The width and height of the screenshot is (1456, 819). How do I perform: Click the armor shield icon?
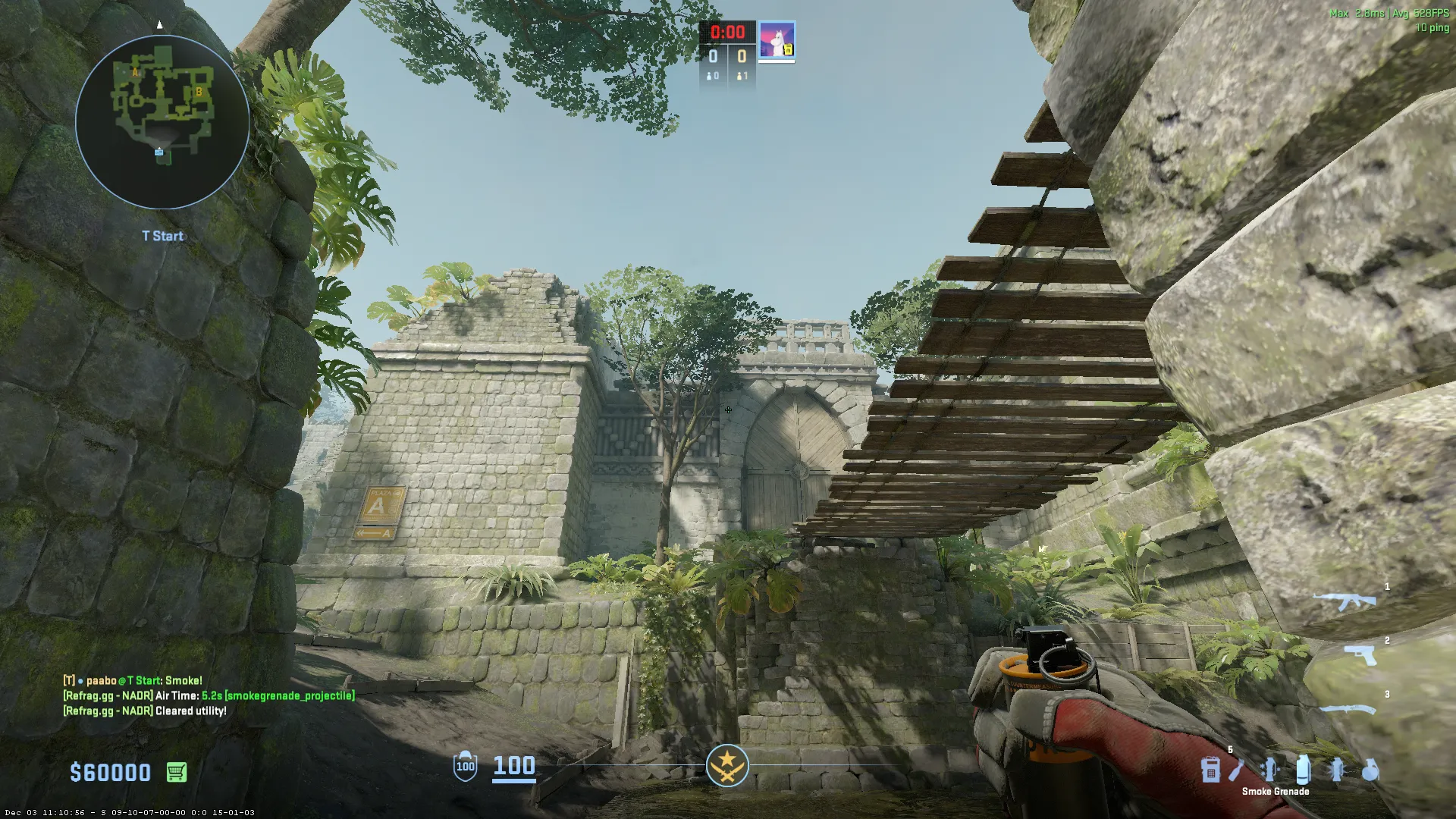(465, 766)
